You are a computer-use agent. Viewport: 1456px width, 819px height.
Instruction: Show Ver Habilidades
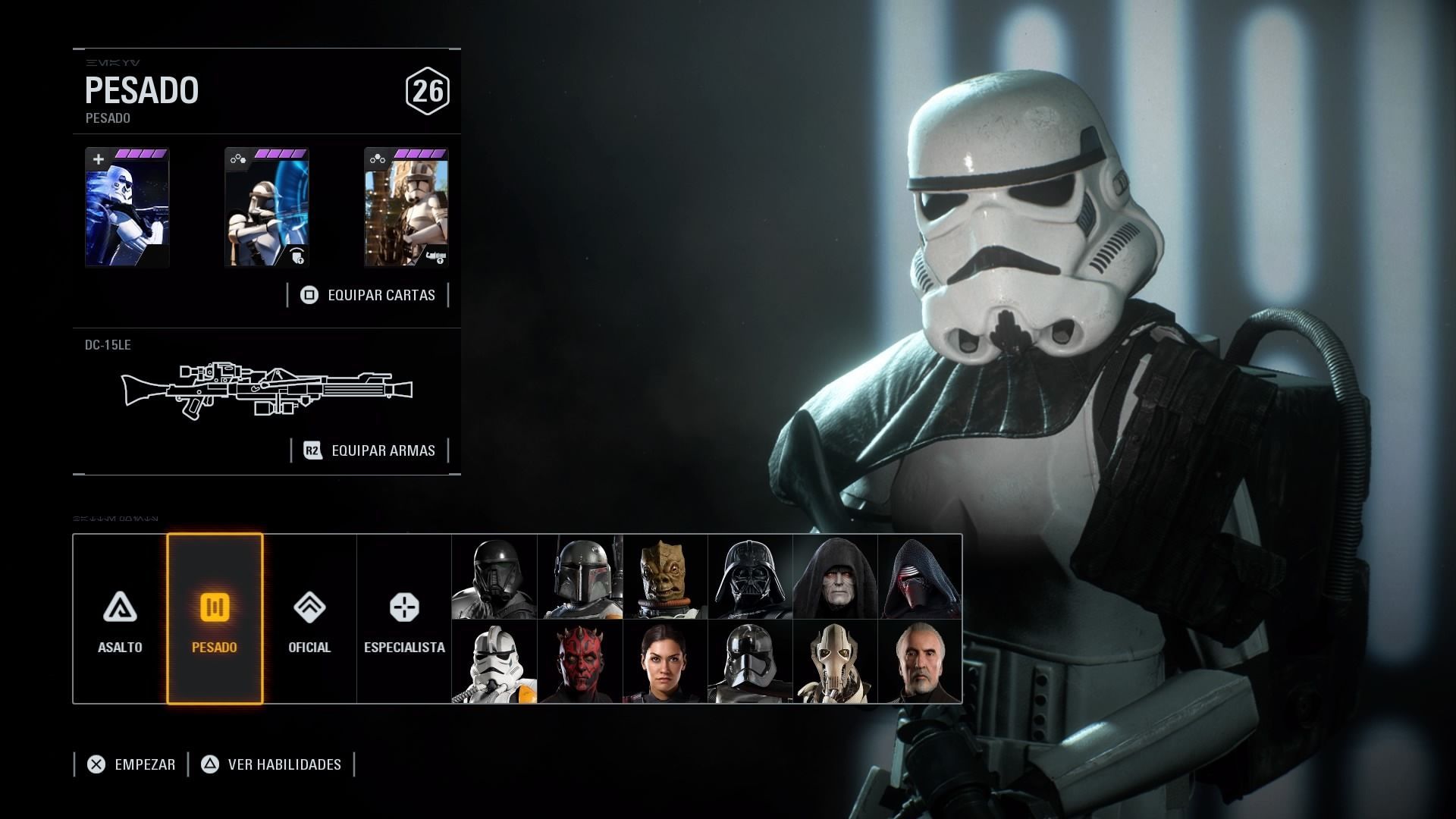point(271,764)
